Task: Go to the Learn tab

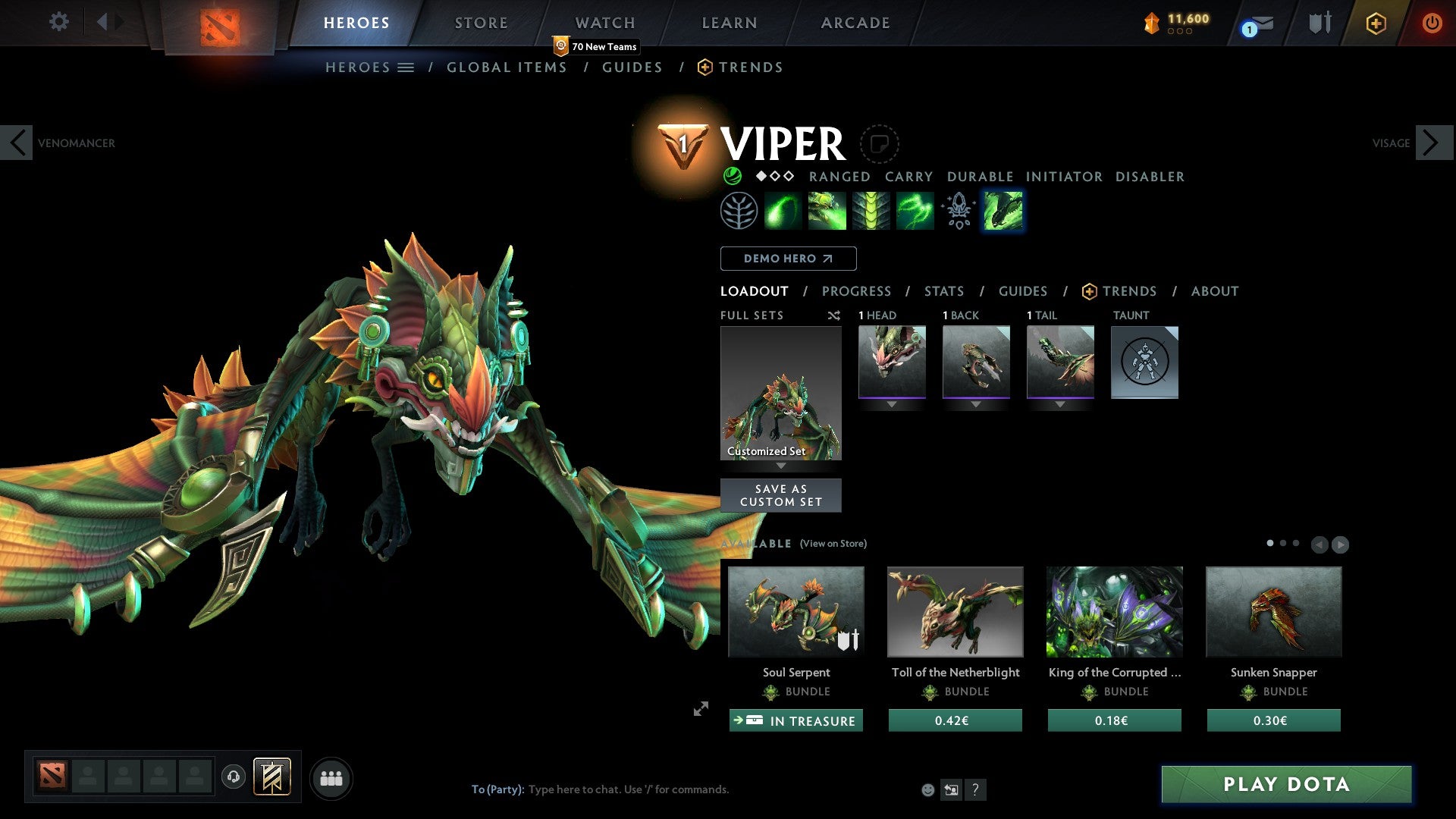Action: 729,23
